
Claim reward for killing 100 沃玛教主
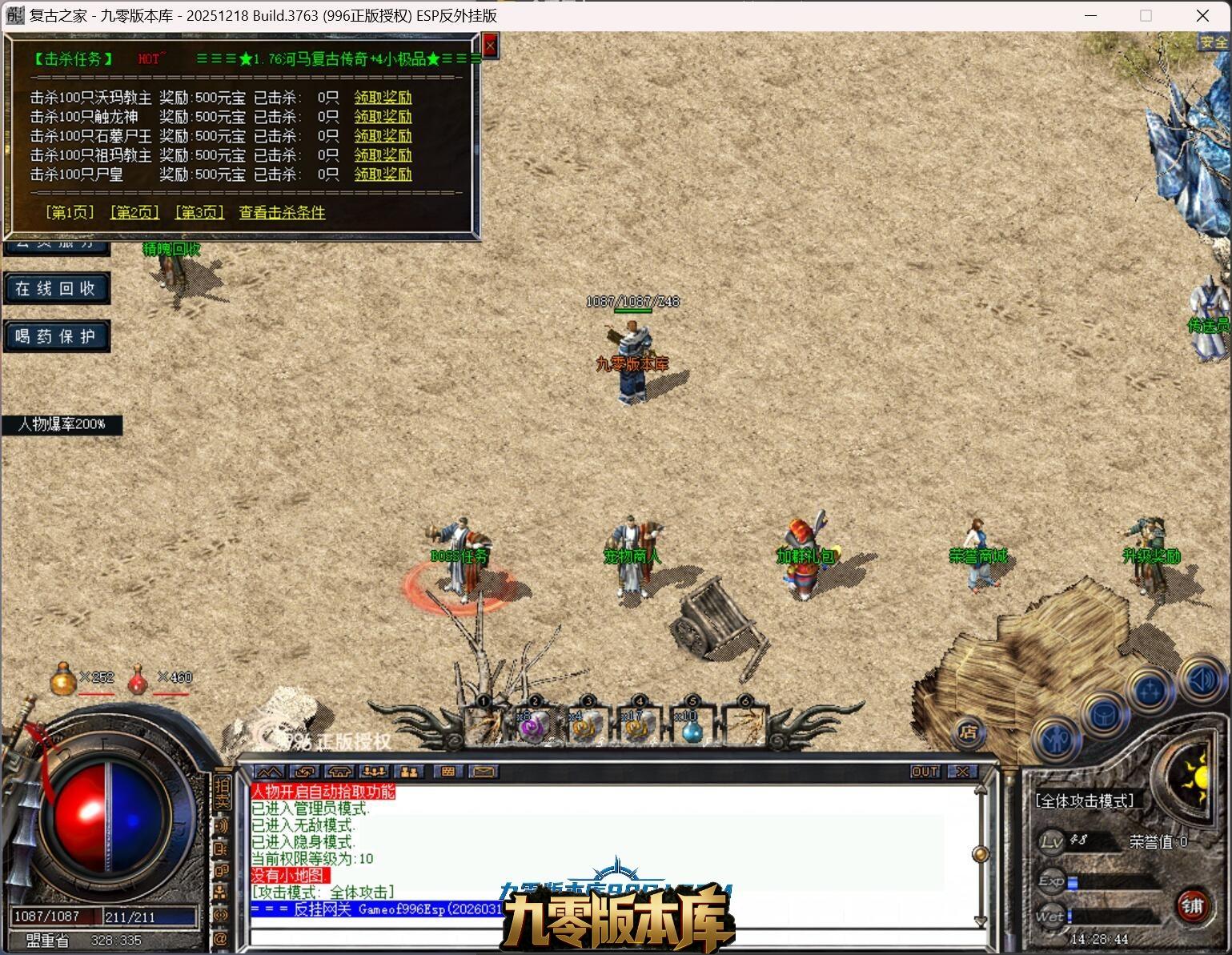click(383, 98)
